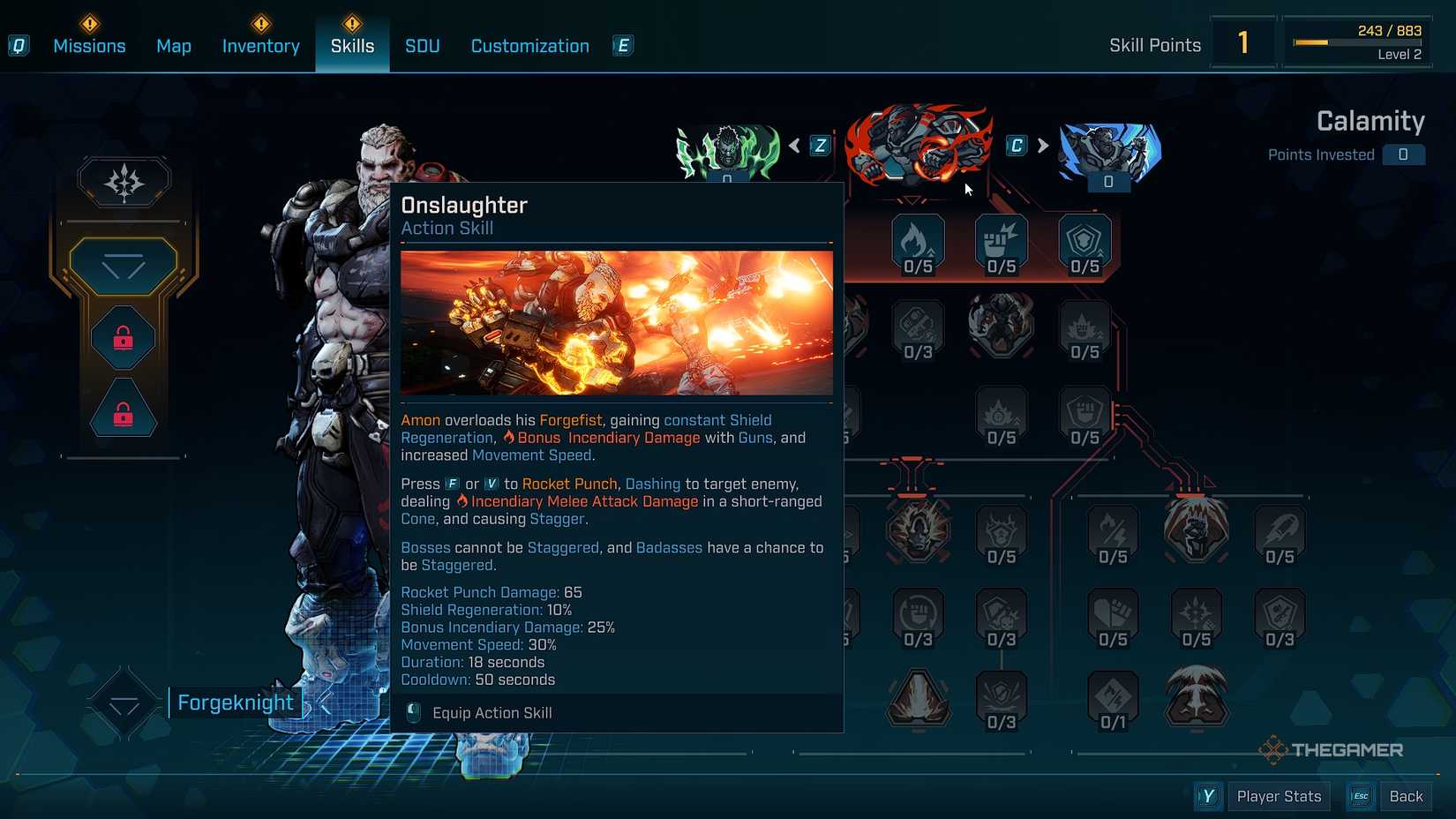This screenshot has width=1456, height=819.
Task: Select the fire-and-lightning skill icon
Action: pyautogui.click(x=1115, y=530)
